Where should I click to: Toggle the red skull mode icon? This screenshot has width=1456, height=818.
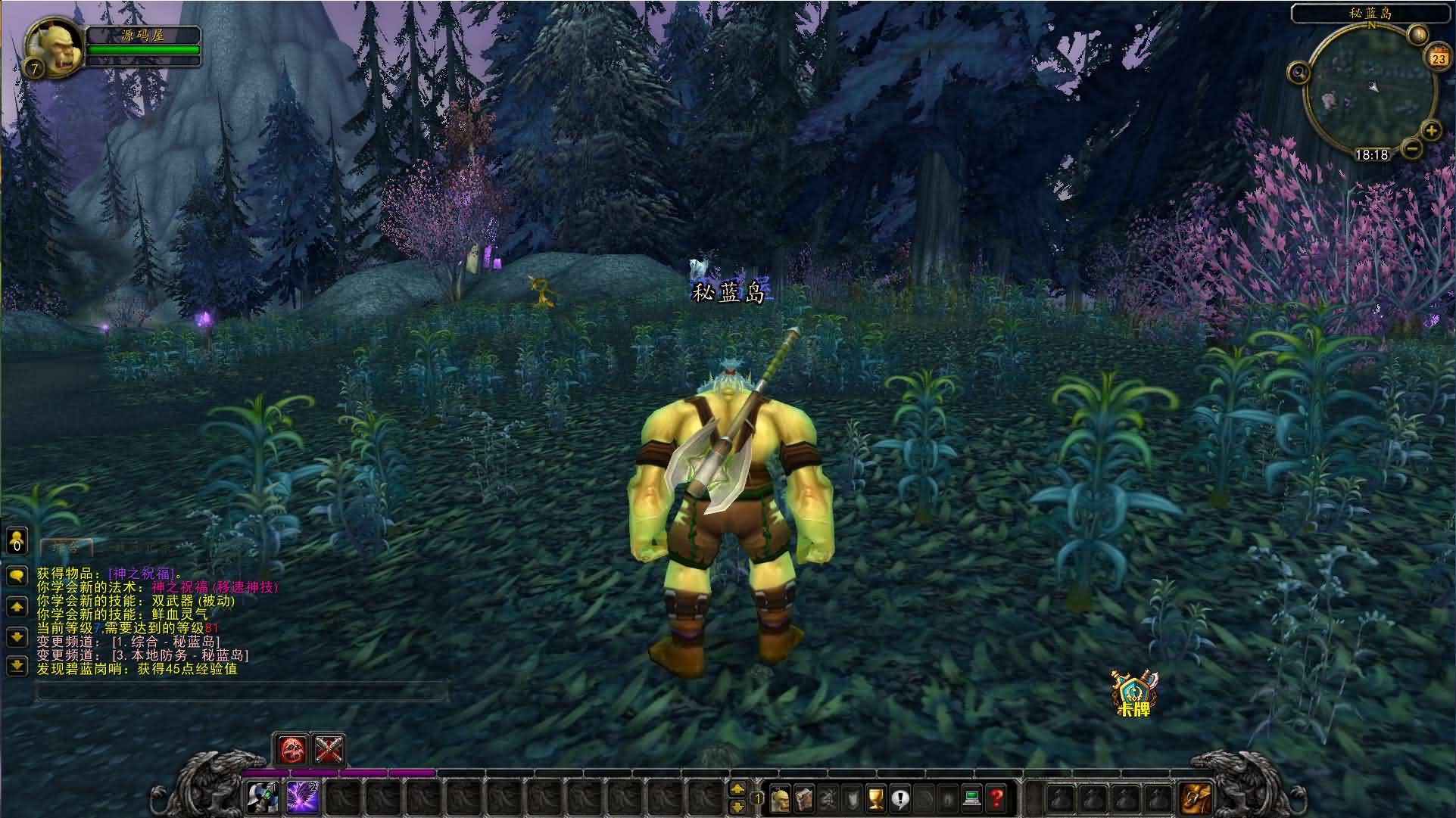coord(291,751)
